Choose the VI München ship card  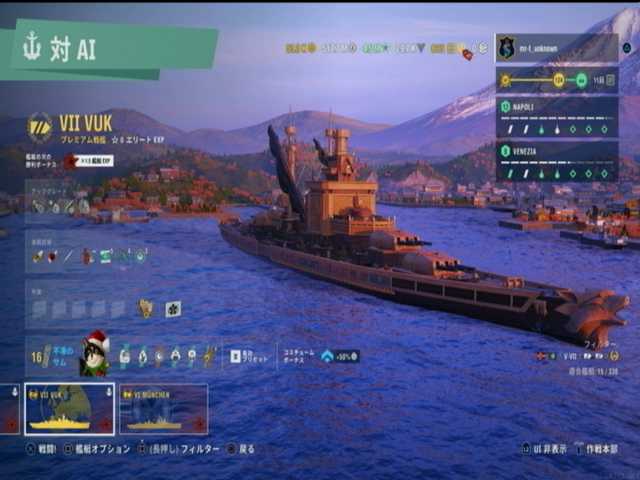coord(163,409)
